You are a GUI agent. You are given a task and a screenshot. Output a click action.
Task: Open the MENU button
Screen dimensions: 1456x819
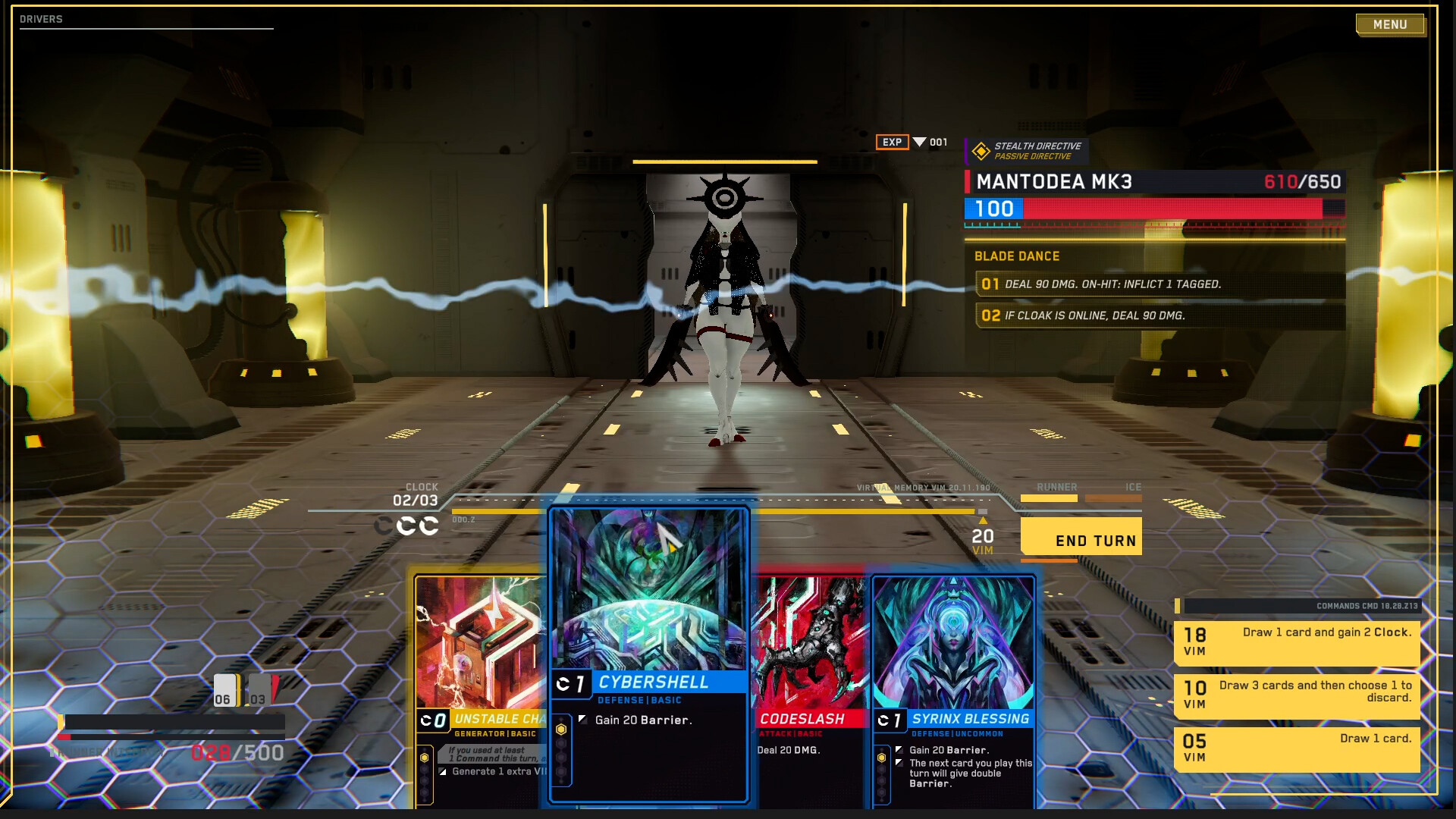coord(1389,24)
